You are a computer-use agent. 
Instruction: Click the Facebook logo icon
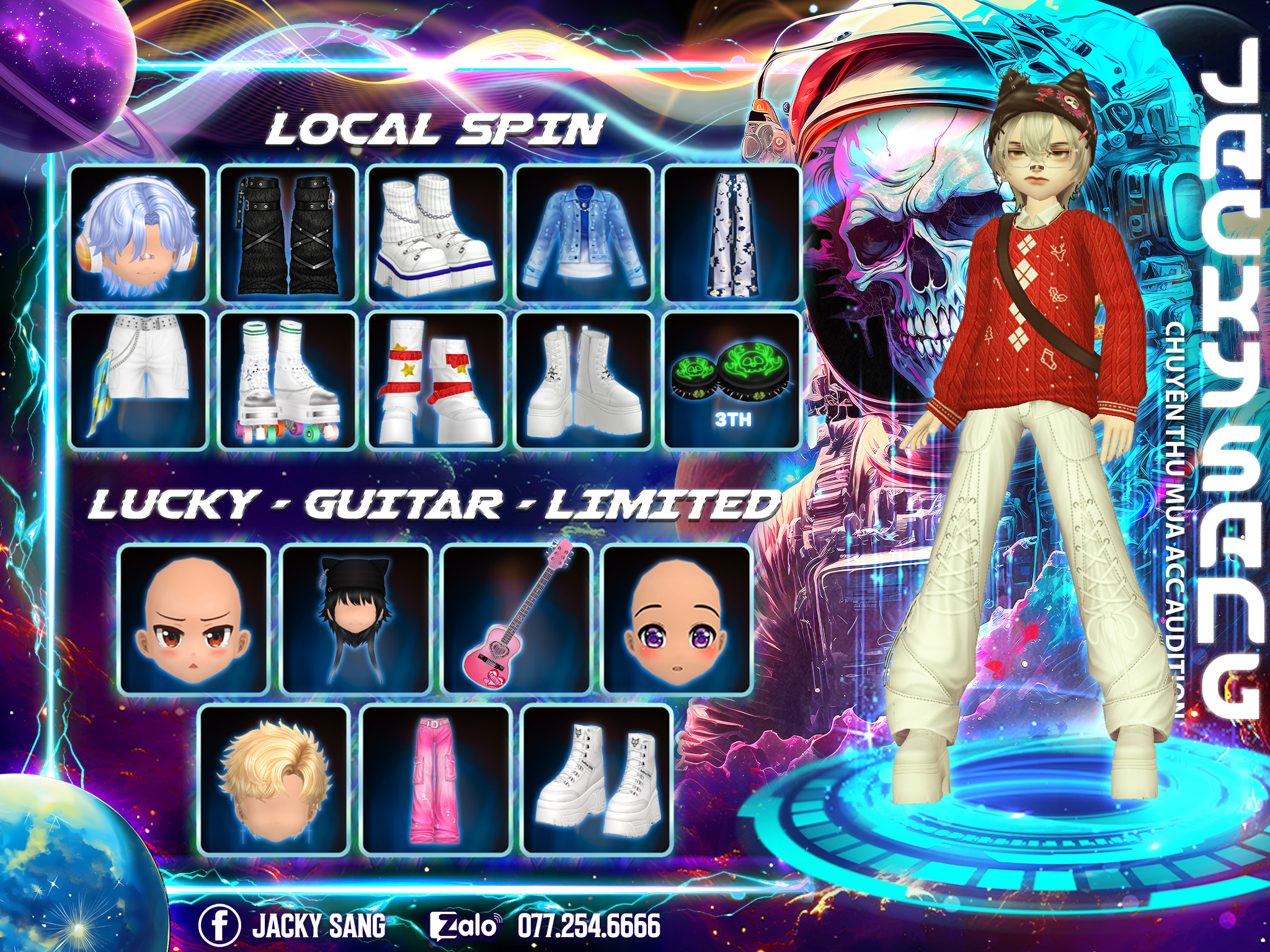point(220,925)
